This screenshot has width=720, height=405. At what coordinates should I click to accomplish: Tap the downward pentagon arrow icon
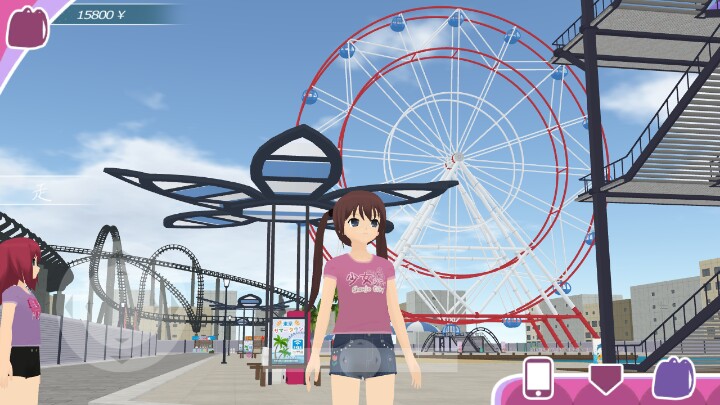(x=604, y=378)
